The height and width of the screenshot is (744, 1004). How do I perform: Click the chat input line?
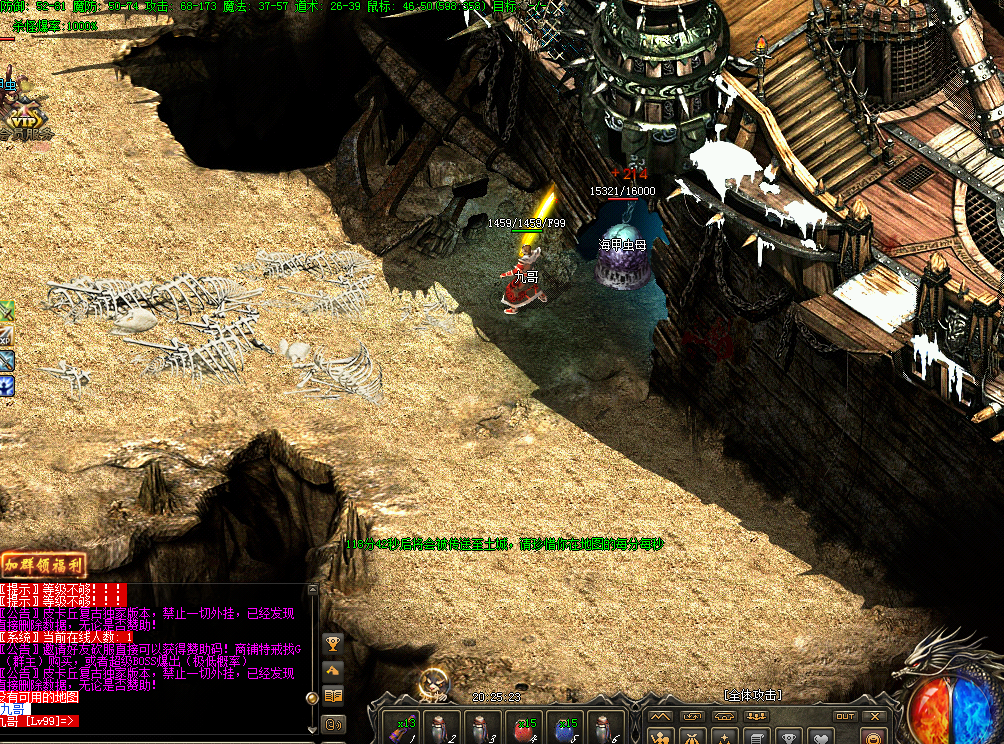pos(150,720)
